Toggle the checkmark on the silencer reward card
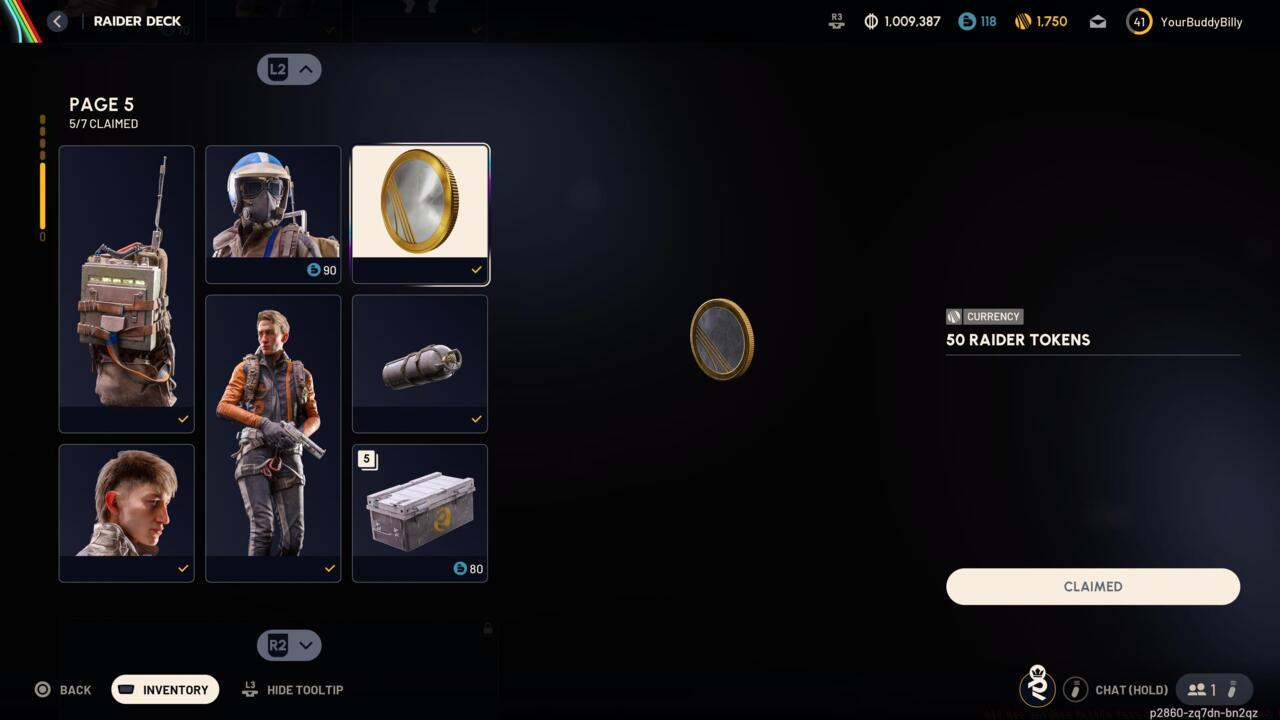This screenshot has width=1280, height=720. pos(476,419)
